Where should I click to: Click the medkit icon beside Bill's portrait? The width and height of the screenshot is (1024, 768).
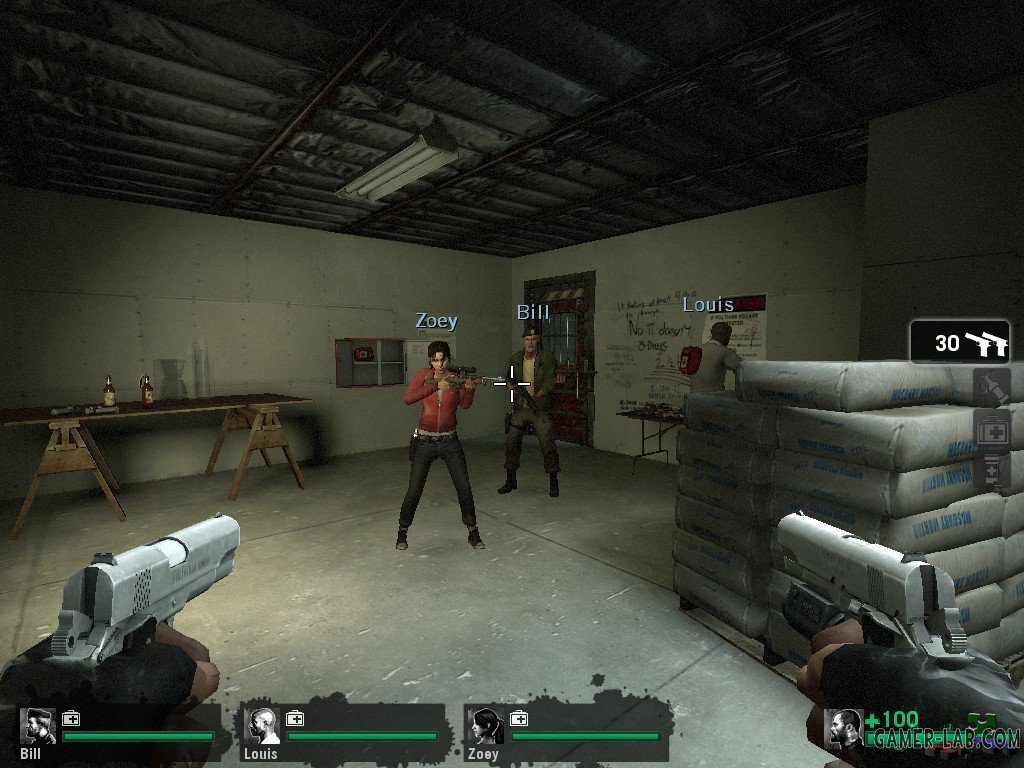(x=71, y=718)
